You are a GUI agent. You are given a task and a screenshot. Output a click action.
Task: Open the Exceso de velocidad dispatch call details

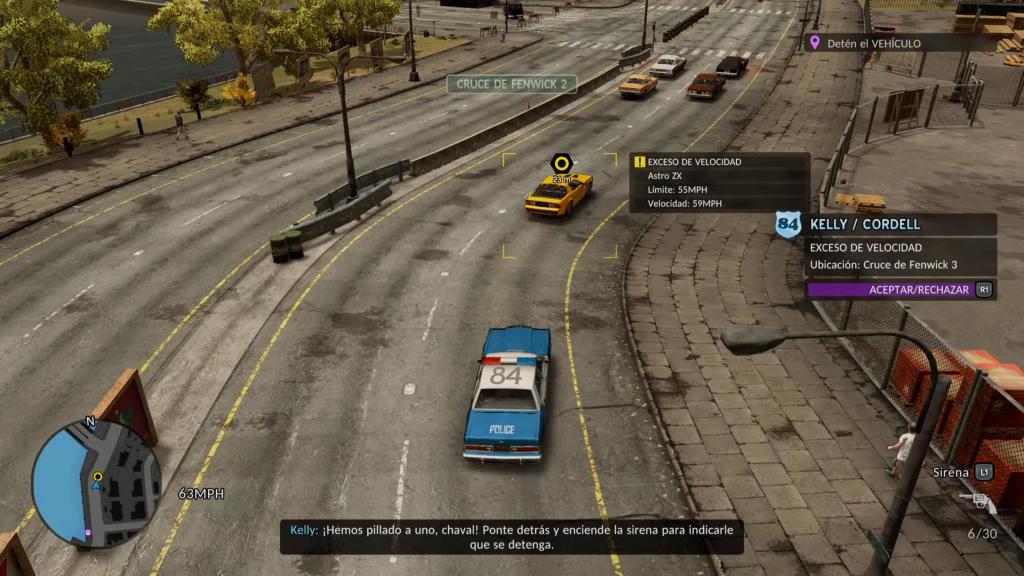tap(901, 257)
